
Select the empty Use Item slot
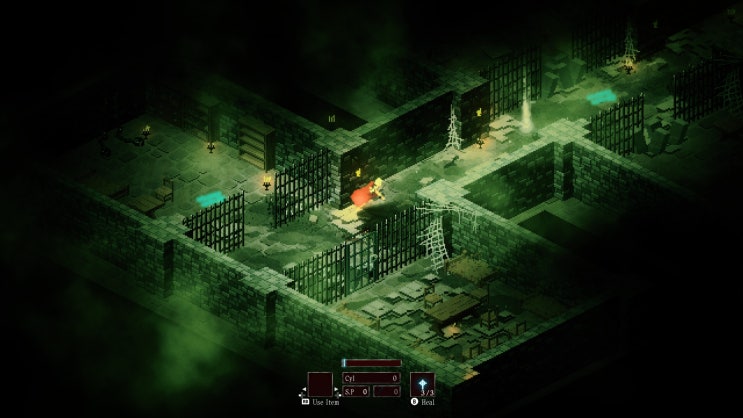coord(320,384)
